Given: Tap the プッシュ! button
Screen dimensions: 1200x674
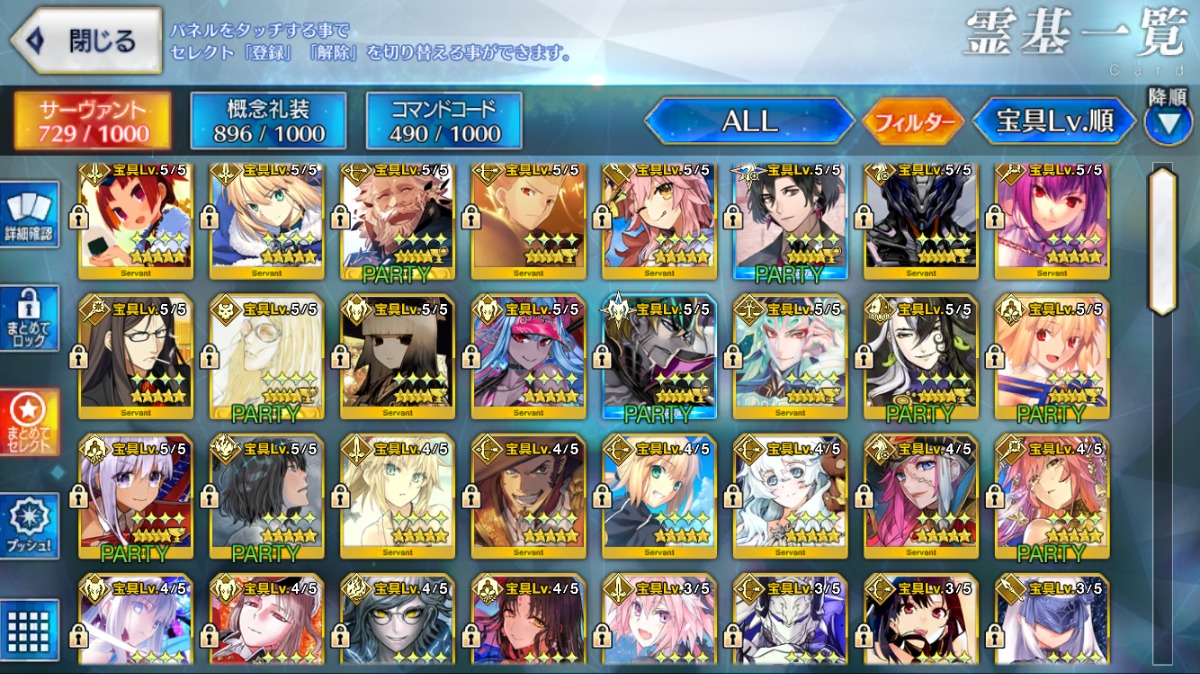Looking at the screenshot, I should (32, 526).
